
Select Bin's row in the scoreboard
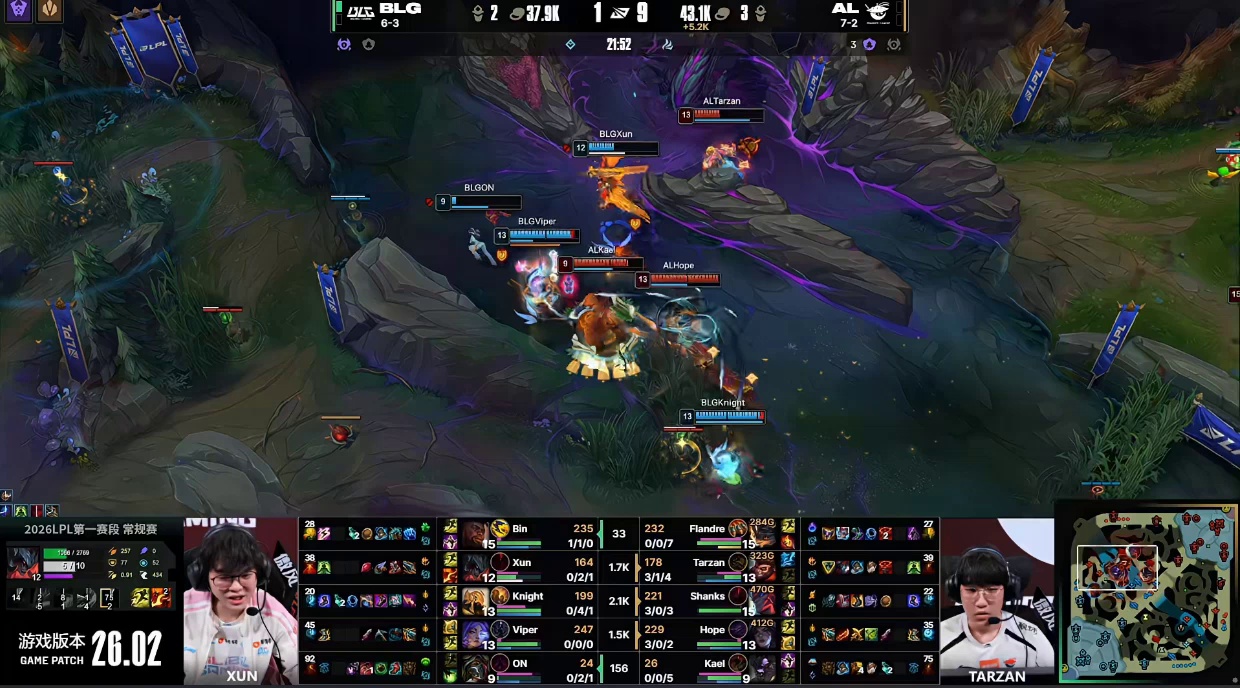point(520,534)
